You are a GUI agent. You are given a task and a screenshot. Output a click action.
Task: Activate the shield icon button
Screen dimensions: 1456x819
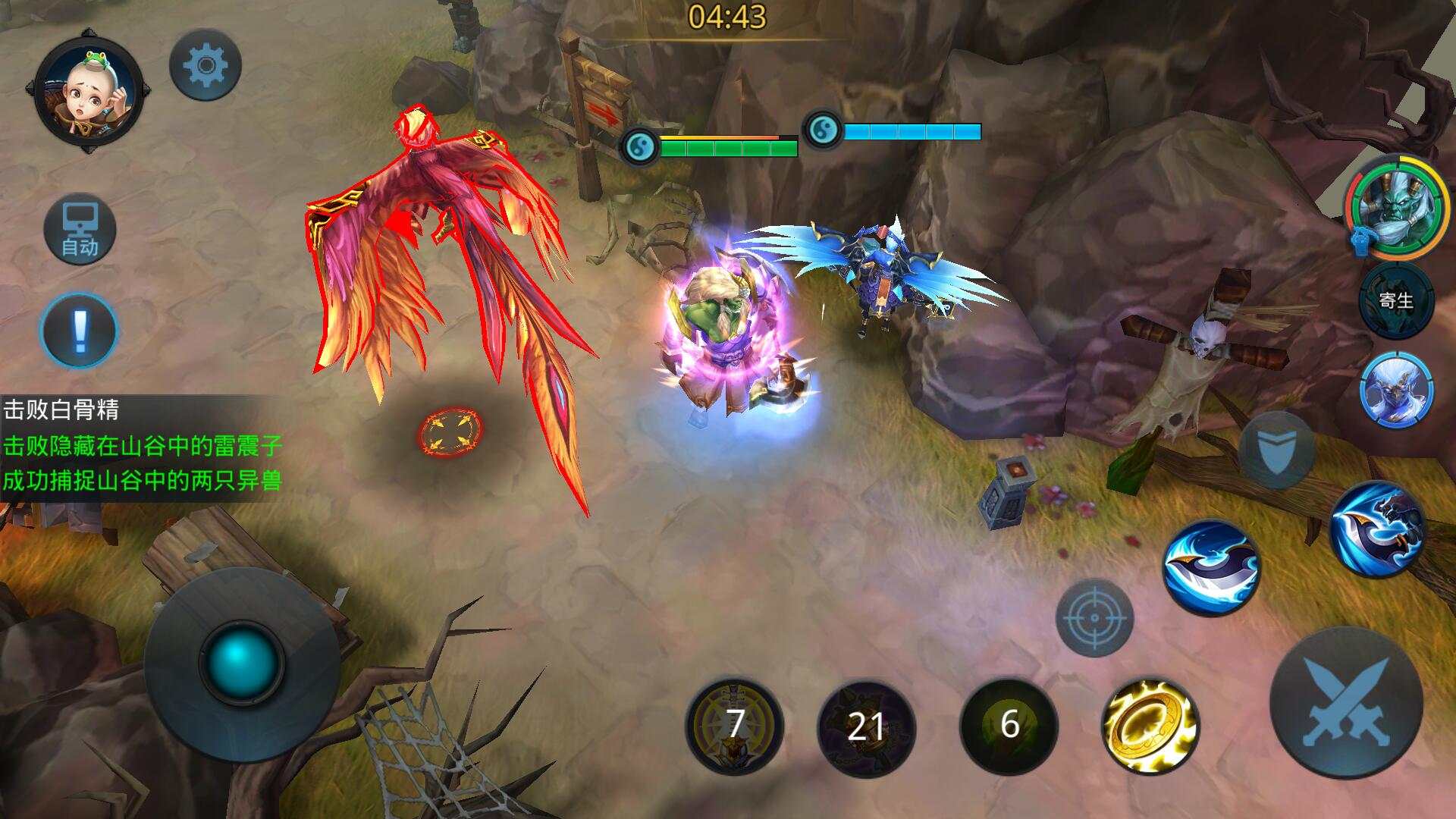tap(1277, 450)
